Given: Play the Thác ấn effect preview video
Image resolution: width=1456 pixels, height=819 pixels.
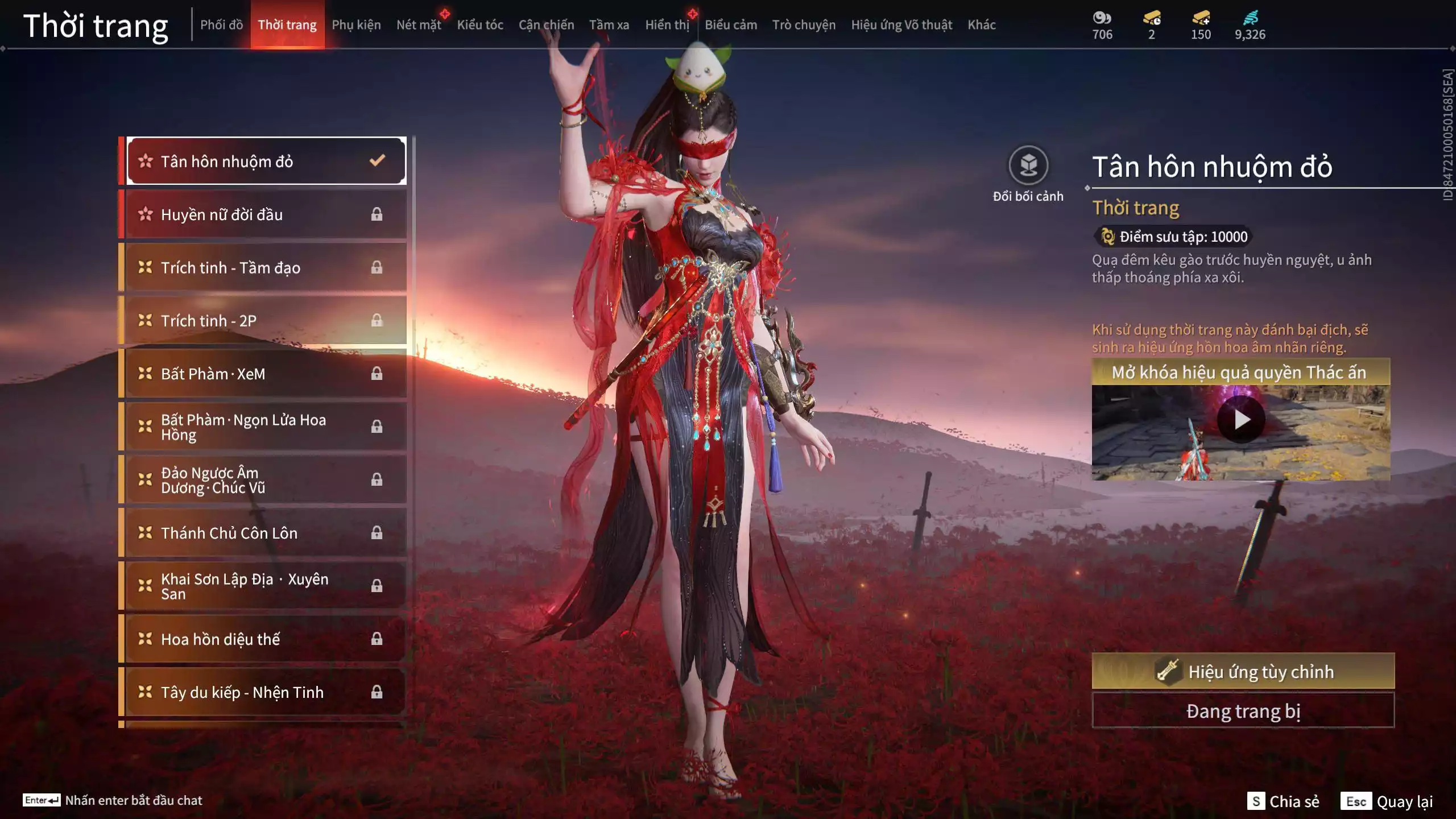Looking at the screenshot, I should tap(1241, 420).
